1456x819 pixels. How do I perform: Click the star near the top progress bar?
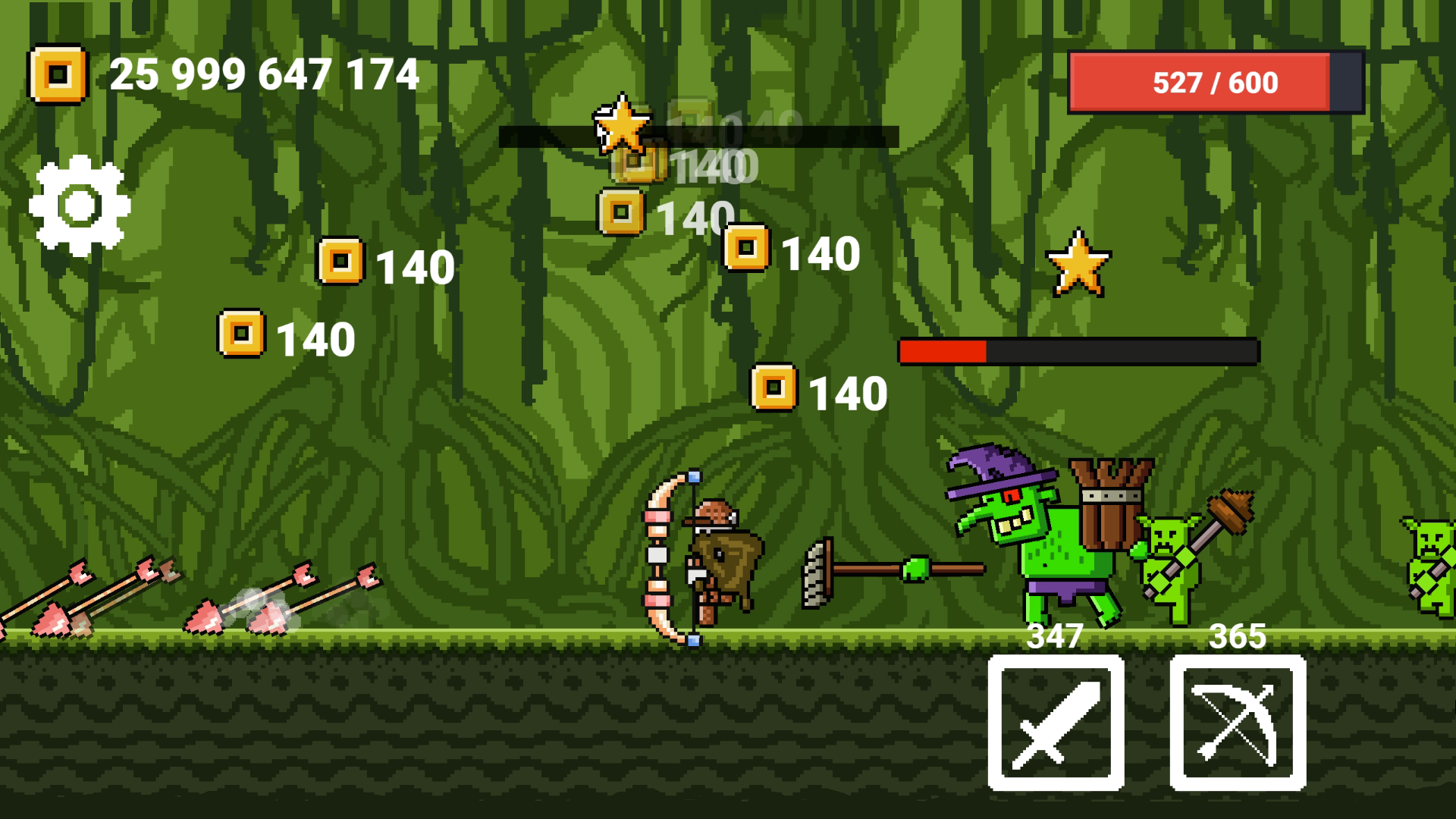coord(622,125)
